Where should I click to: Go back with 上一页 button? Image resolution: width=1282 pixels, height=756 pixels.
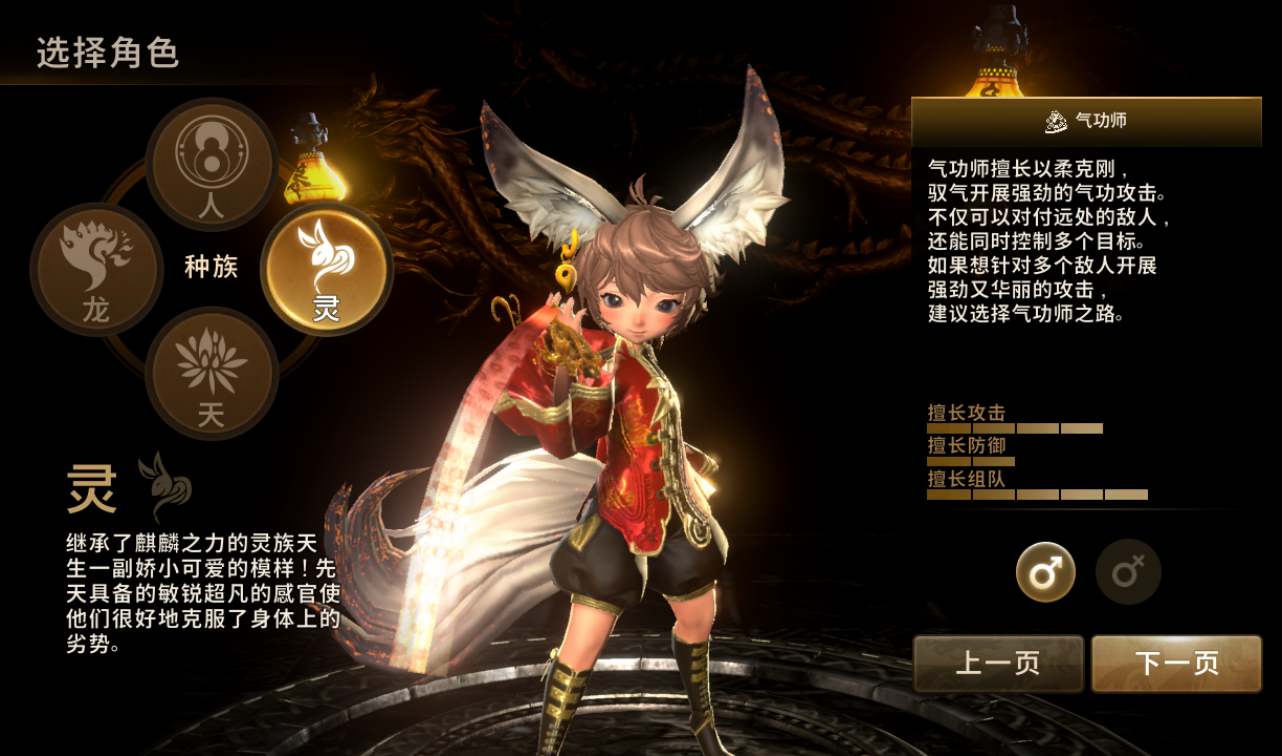[x=998, y=663]
